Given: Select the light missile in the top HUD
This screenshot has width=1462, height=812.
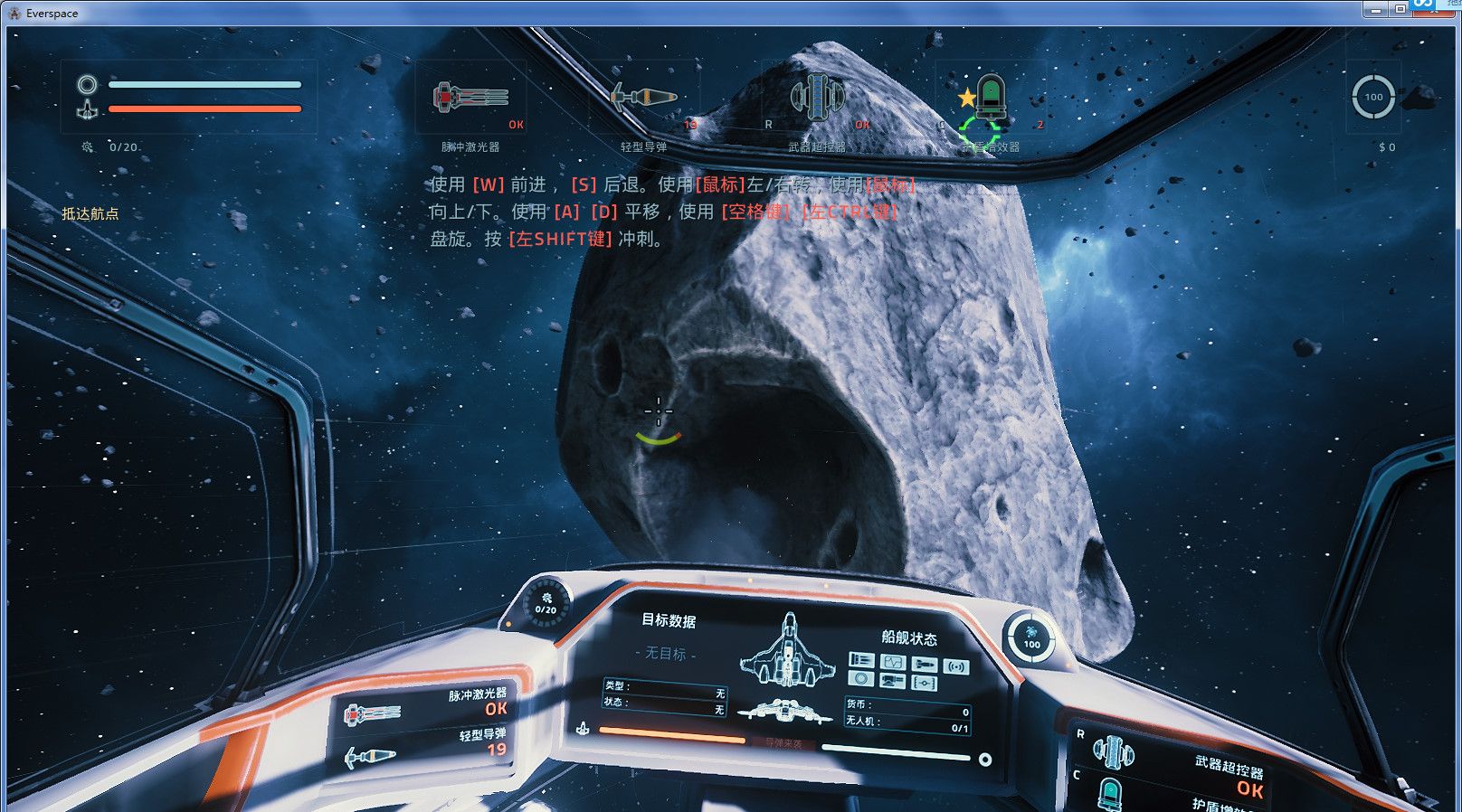Looking at the screenshot, I should coord(643,98).
